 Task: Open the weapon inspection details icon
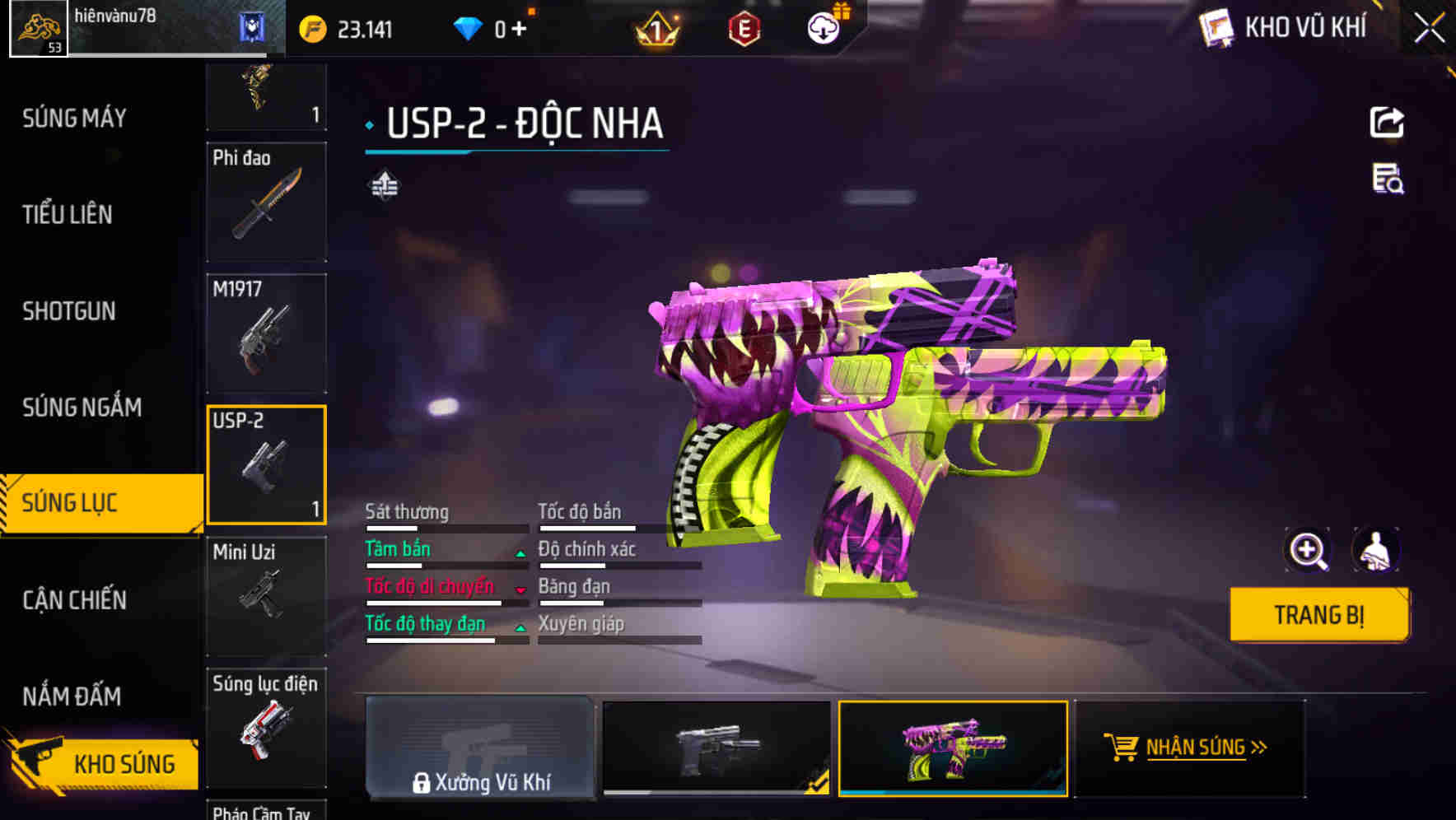pos(1388,184)
